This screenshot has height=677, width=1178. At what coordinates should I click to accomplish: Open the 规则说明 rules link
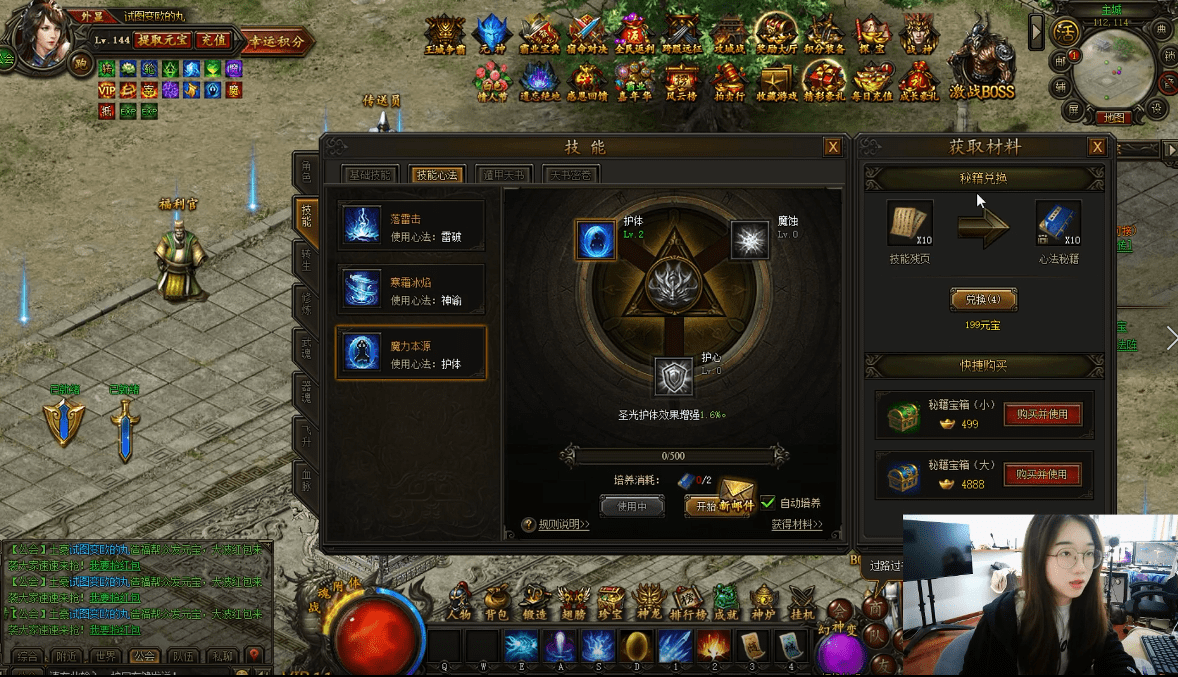click(x=558, y=524)
